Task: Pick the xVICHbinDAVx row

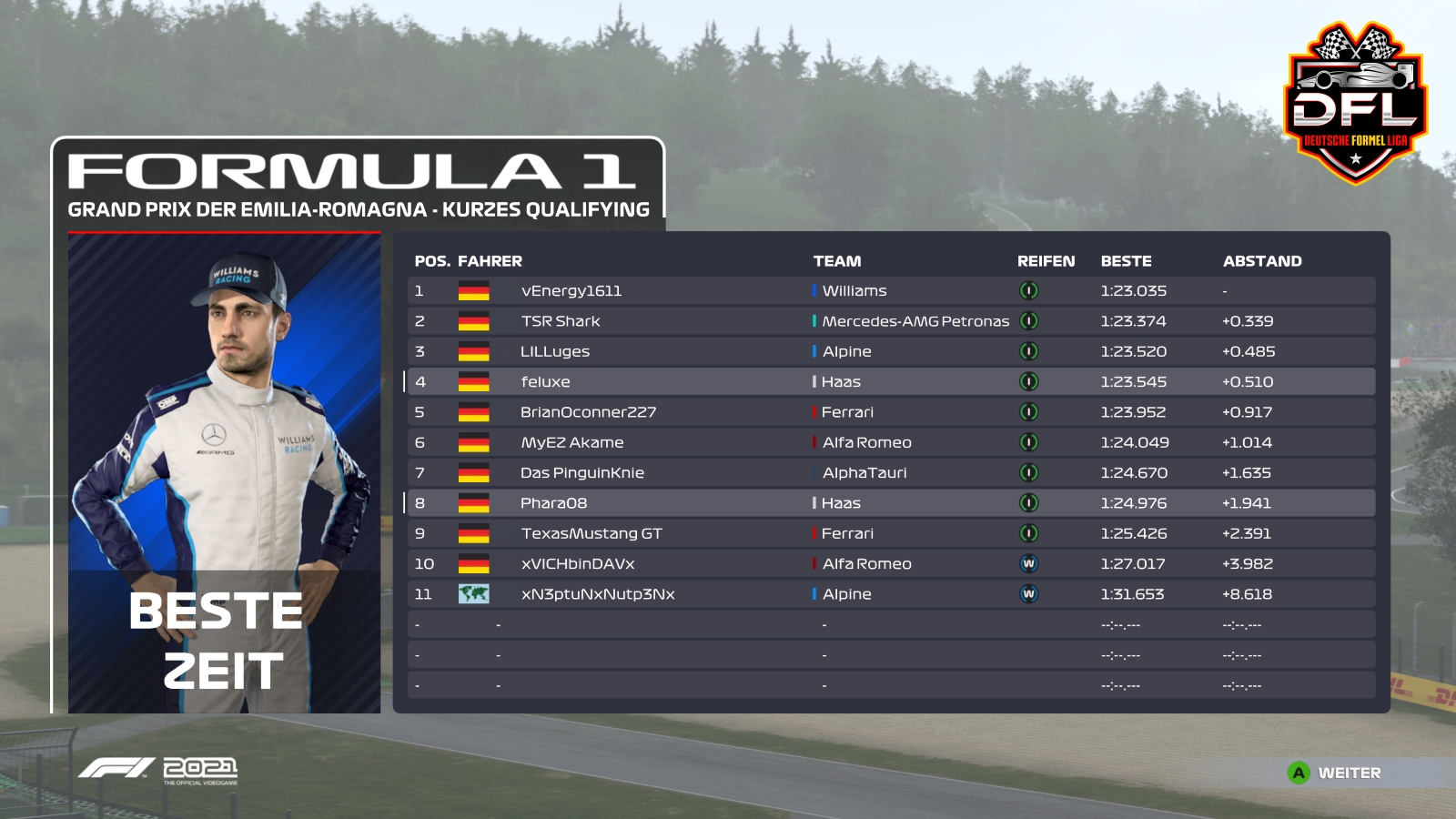Action: coord(890,564)
